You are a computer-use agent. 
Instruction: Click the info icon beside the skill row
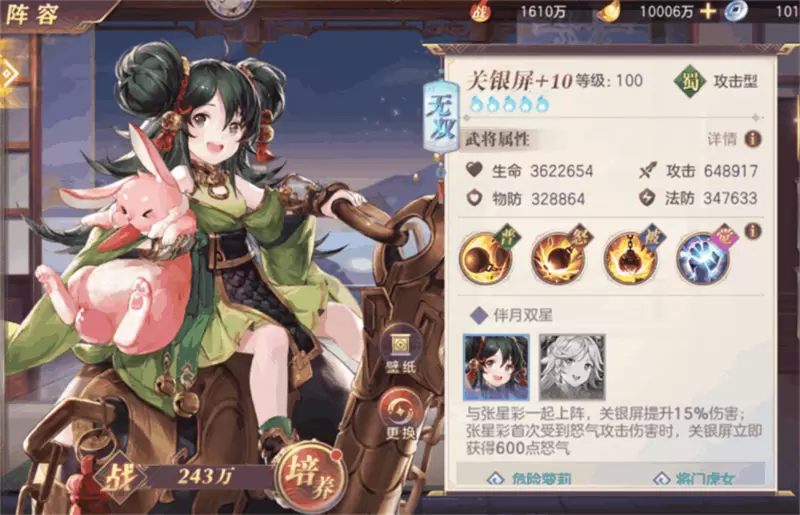[752, 231]
